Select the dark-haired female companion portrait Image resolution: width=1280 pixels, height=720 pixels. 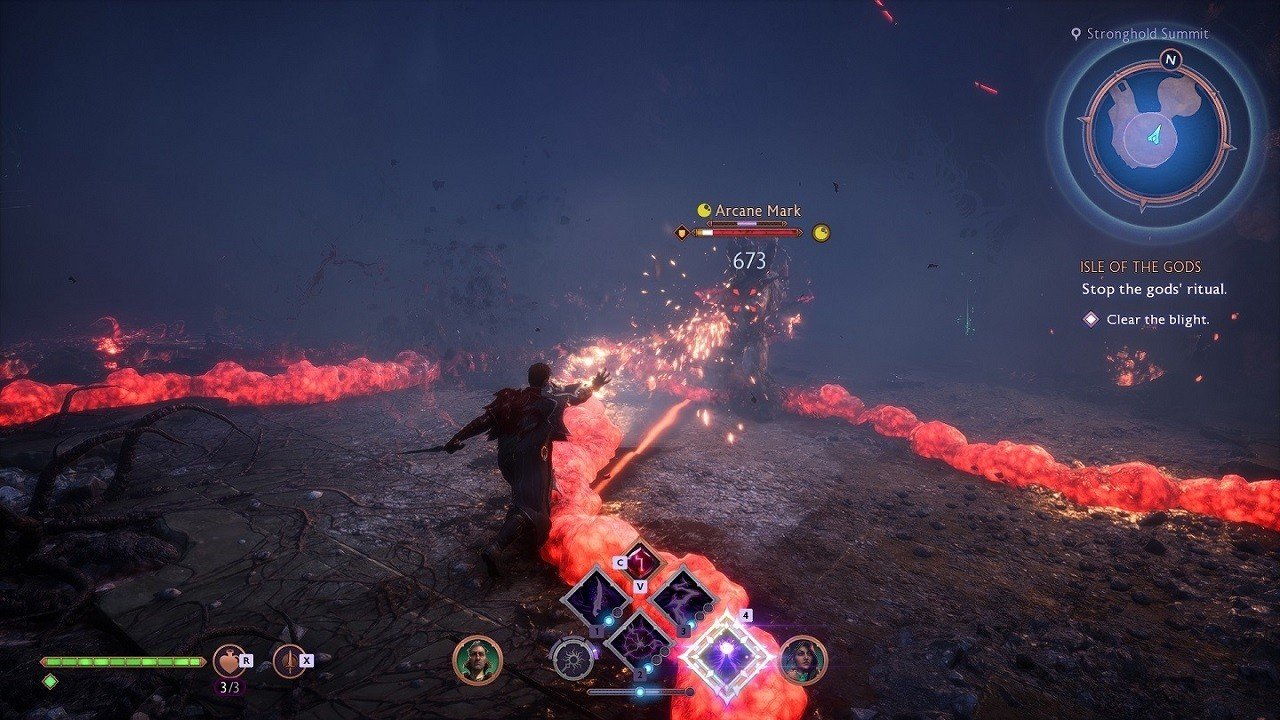(x=803, y=660)
